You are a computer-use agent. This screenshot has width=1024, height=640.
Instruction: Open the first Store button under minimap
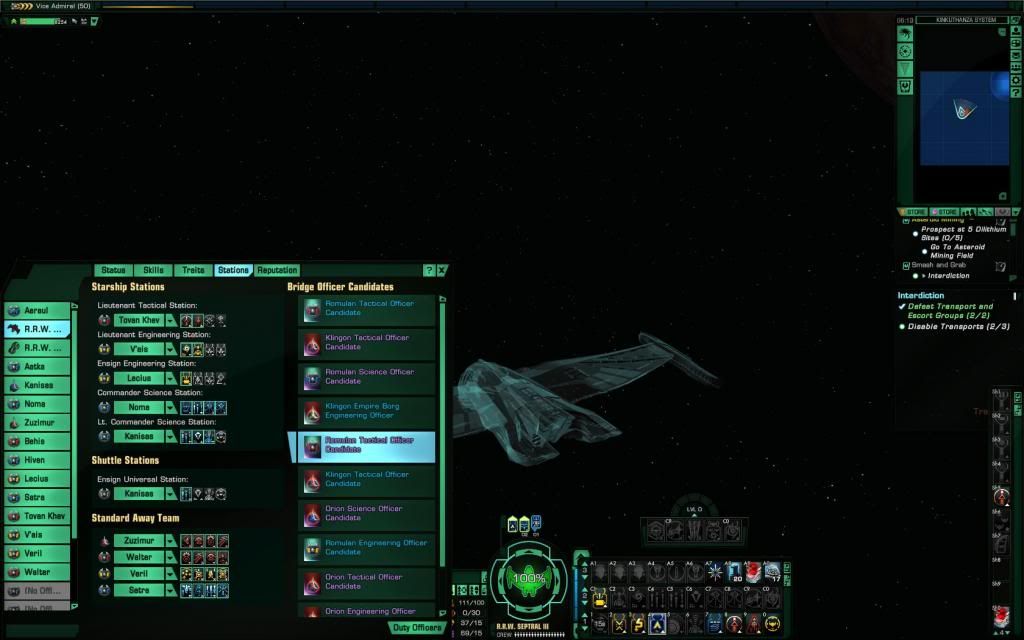[914, 212]
